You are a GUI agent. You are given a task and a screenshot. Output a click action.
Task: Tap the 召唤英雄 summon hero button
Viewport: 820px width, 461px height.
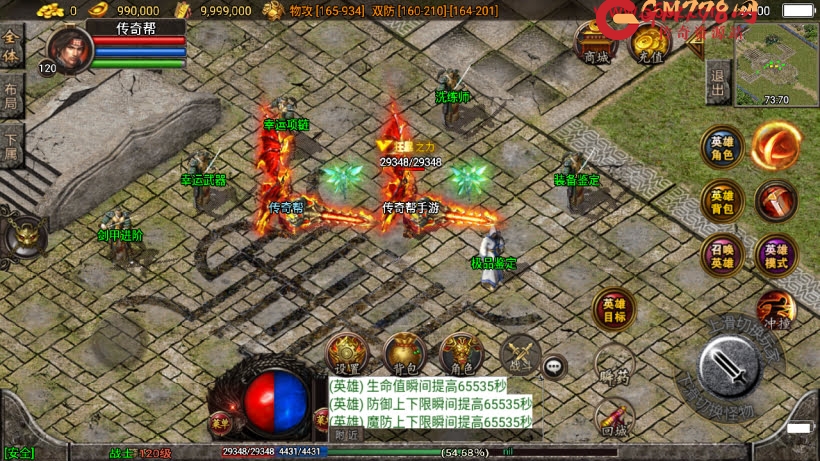pyautogui.click(x=721, y=253)
